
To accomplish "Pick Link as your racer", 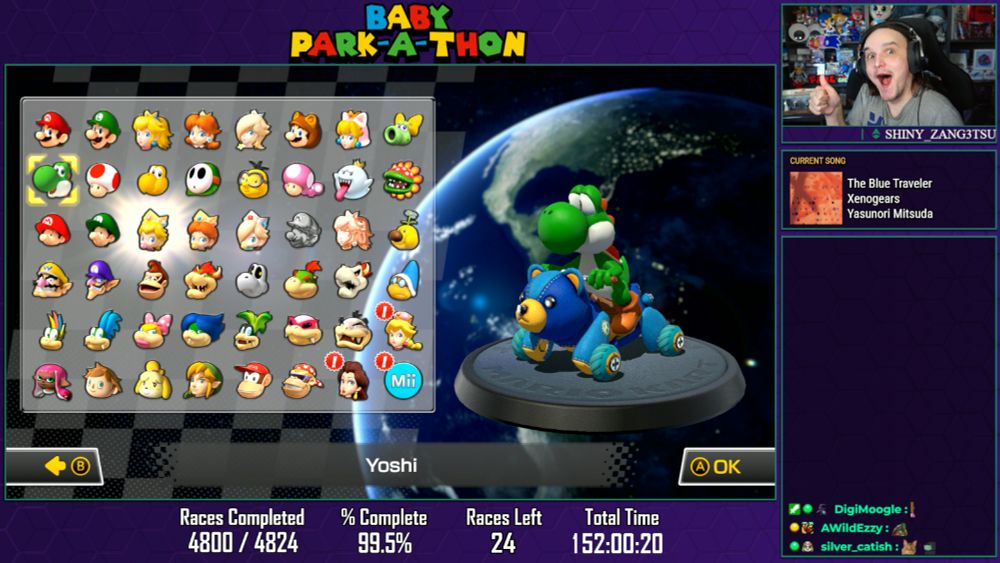I will click(x=202, y=380).
